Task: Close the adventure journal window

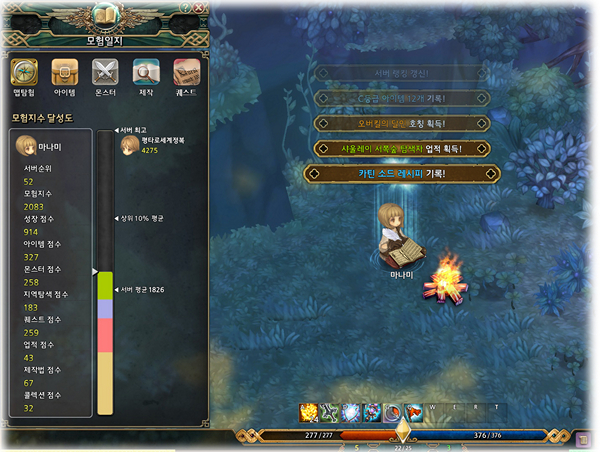Action: coord(199,8)
